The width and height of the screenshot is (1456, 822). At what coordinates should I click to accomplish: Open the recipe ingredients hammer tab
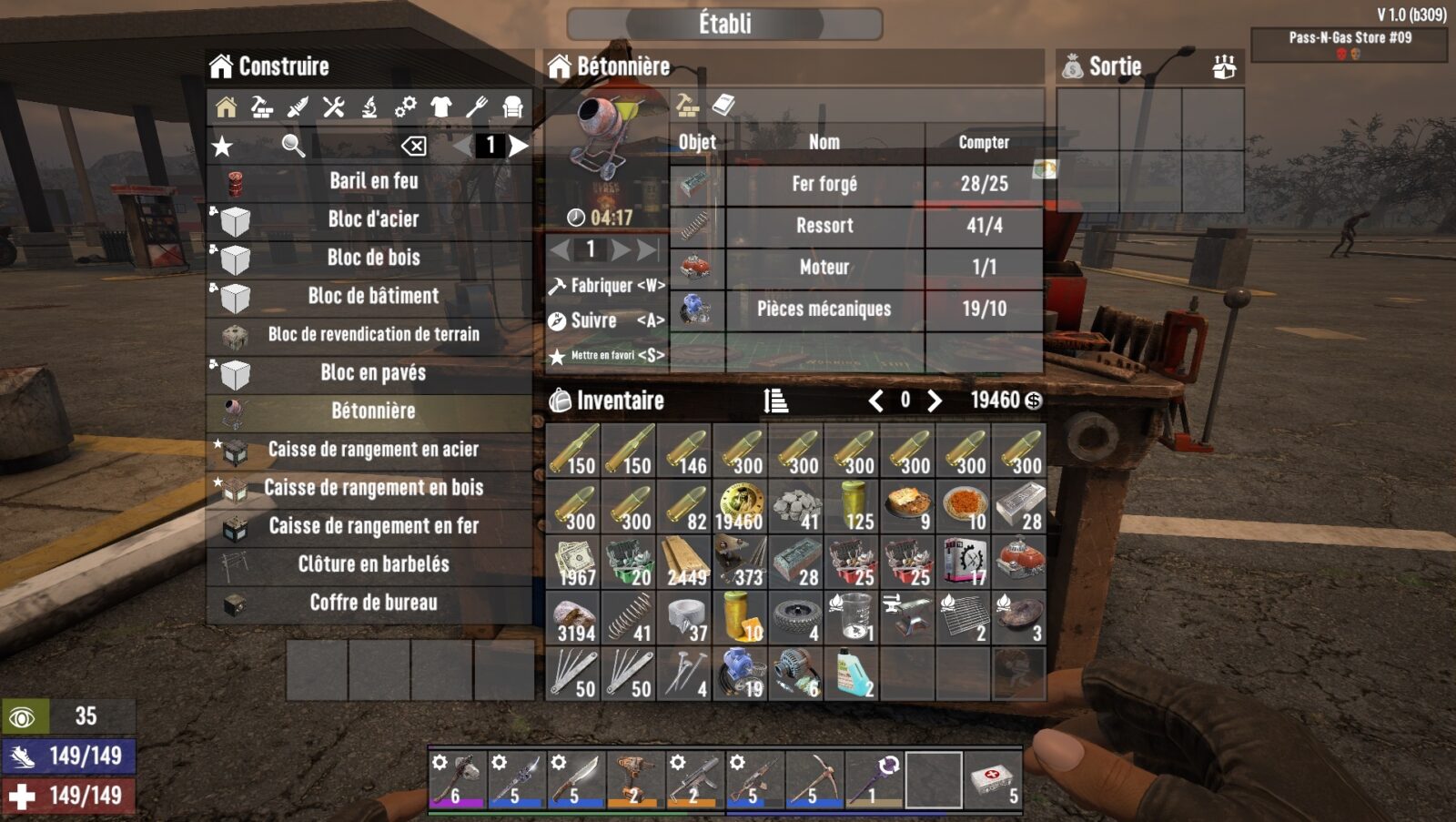(x=685, y=107)
